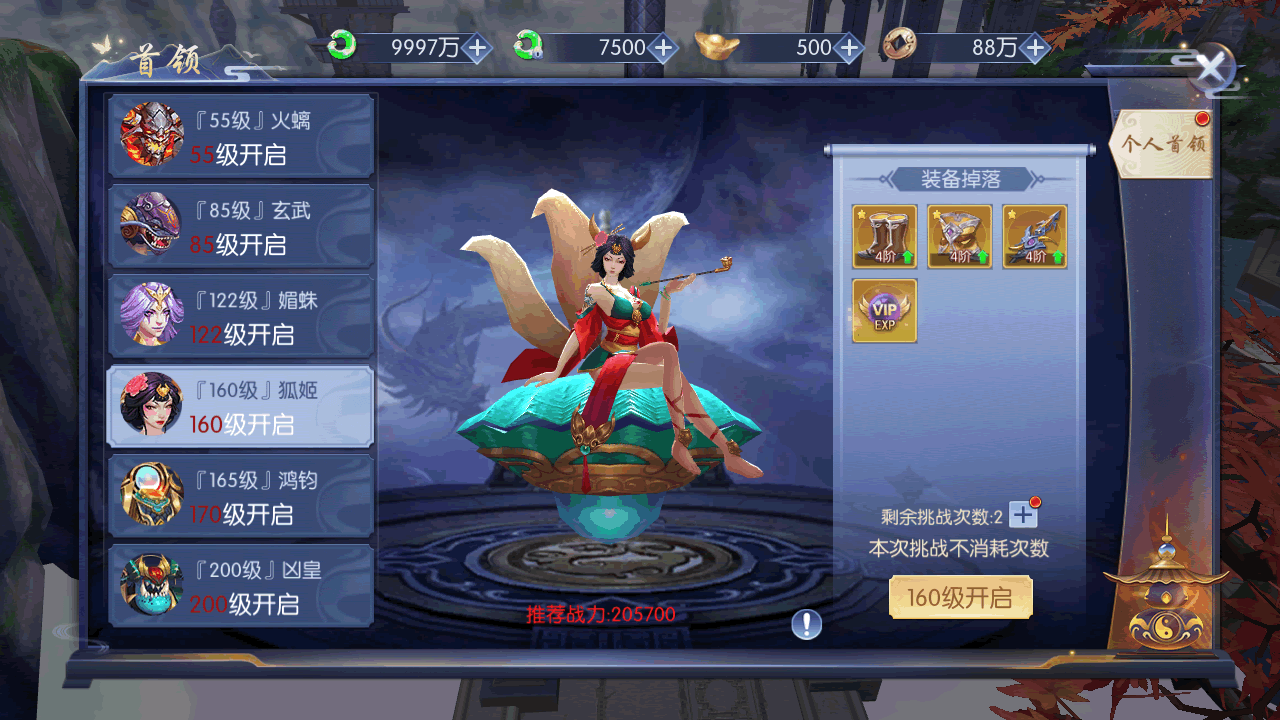Select the 122级 媚蛛 boss entry
1280x720 pixels.
241,316
